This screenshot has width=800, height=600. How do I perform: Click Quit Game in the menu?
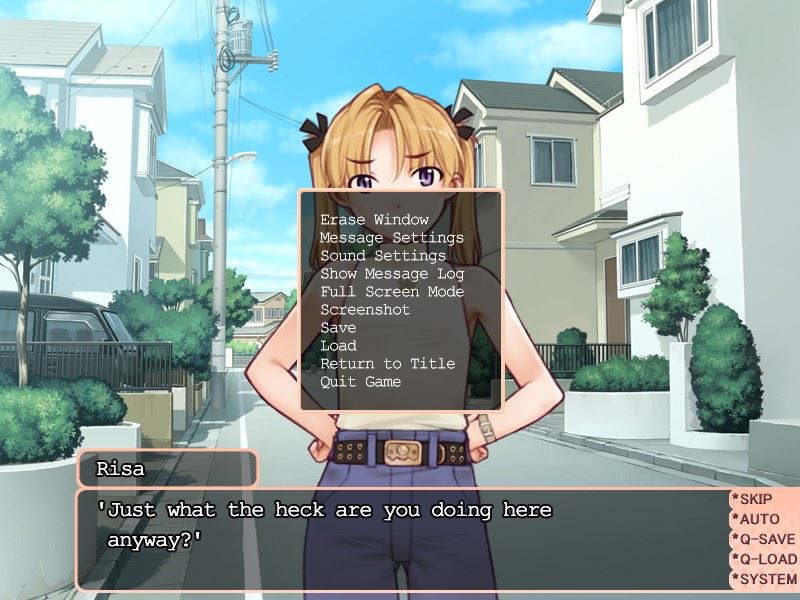[360, 382]
